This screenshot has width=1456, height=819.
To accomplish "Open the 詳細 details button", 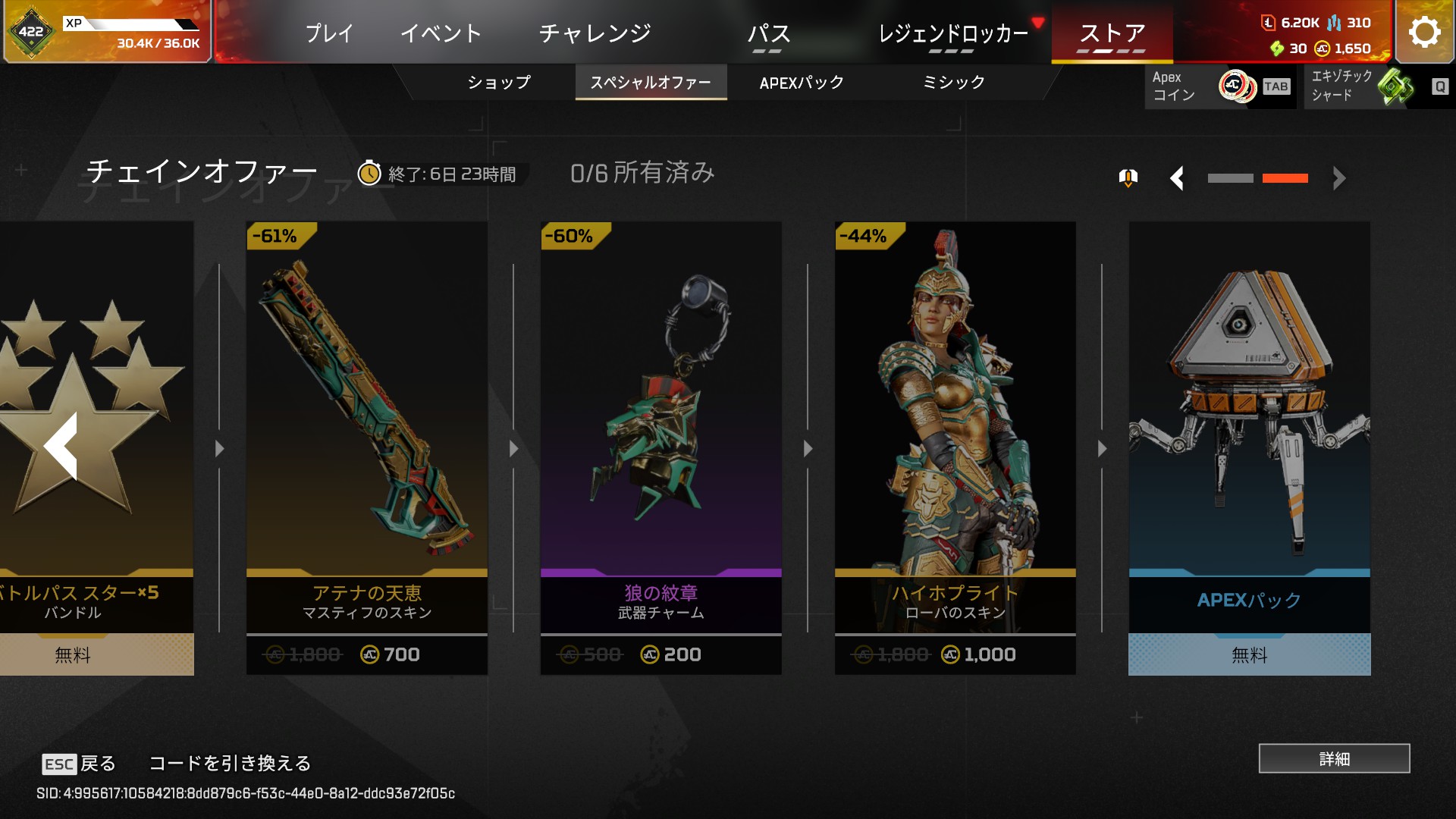I will click(x=1334, y=758).
